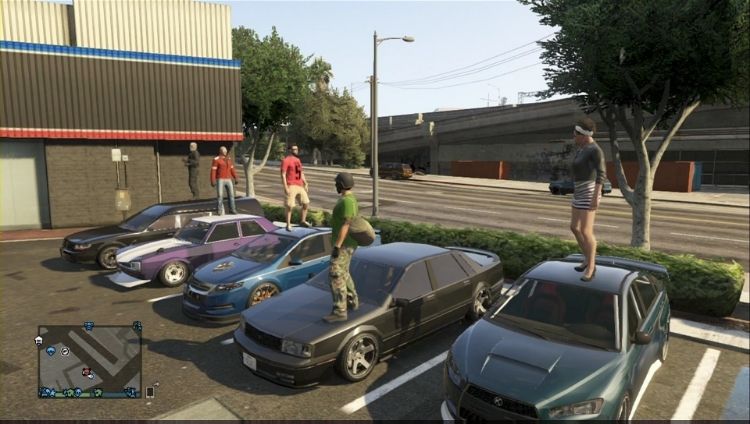The height and width of the screenshot is (424, 750).
Task: Select the white round blip on minimap
Action: pos(64,351)
